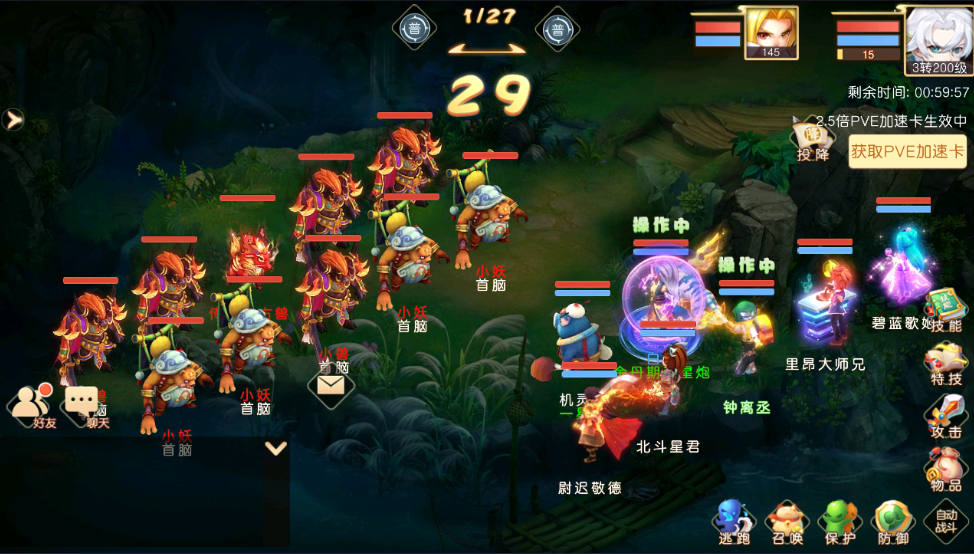View the blond level 145 pet portrait

coord(770,34)
